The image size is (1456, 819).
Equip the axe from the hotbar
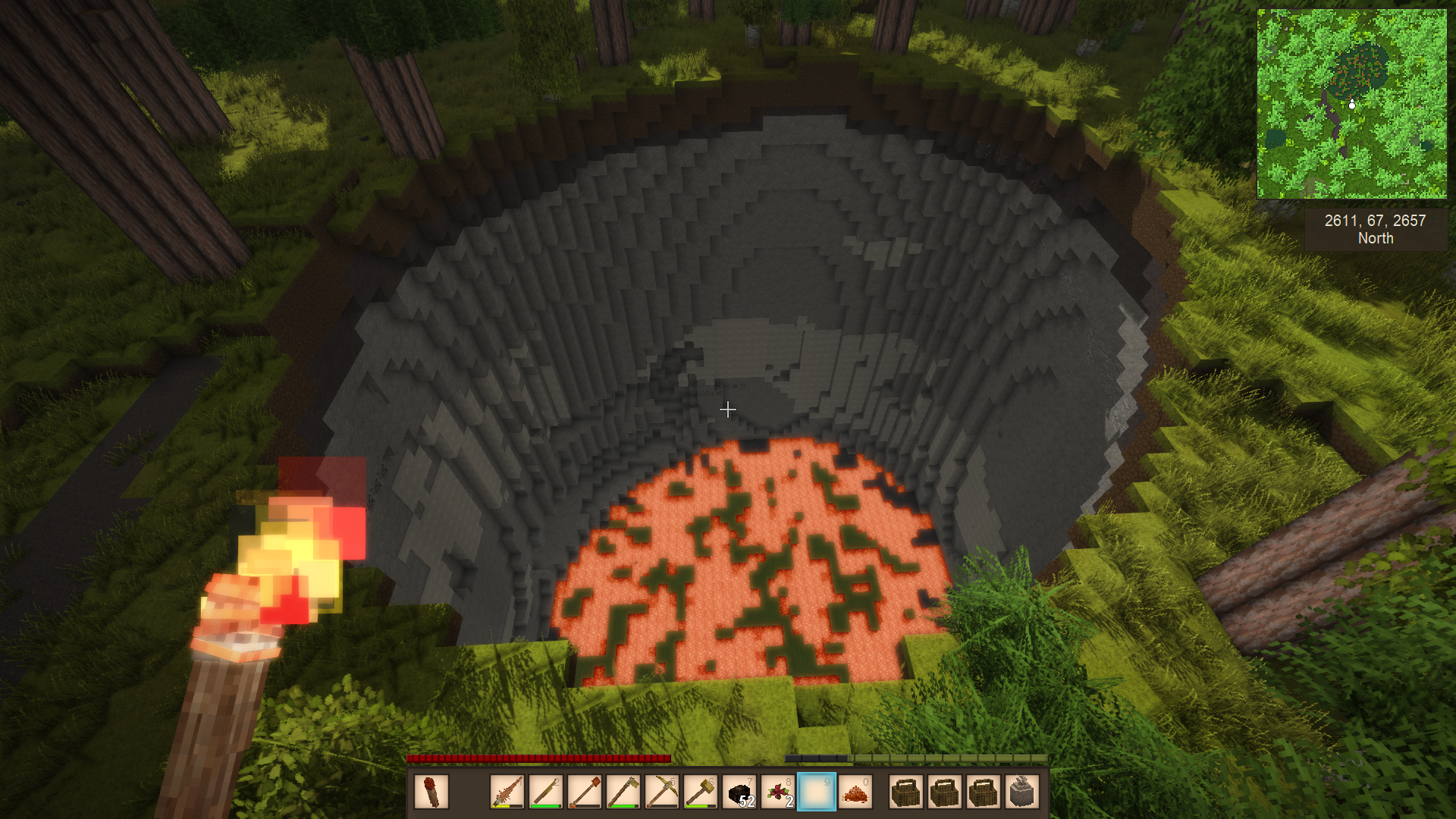tap(623, 792)
